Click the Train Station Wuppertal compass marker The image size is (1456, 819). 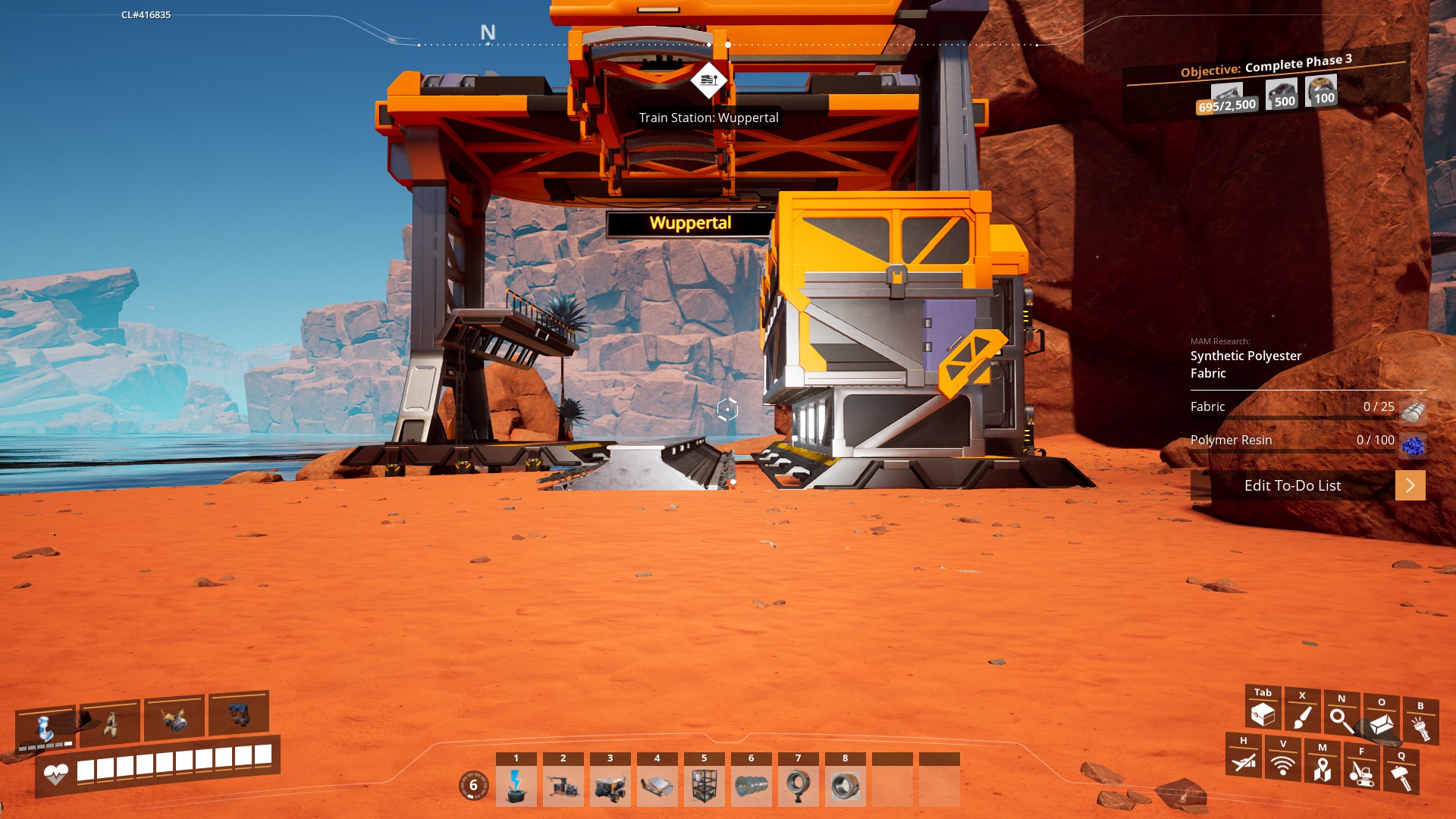point(709,80)
